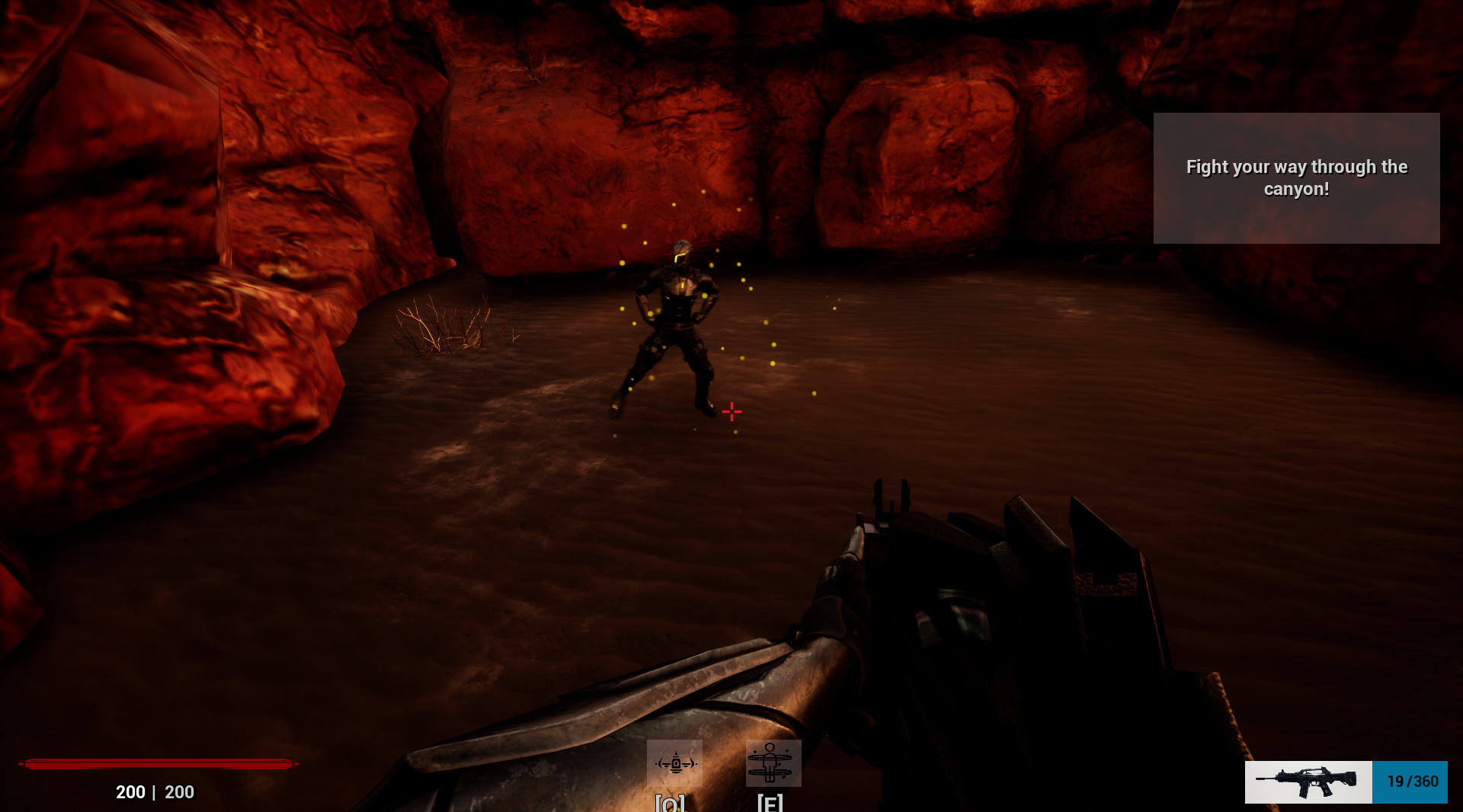The image size is (1463, 812).
Task: Select the assault rifle weapon icon
Action: tap(1308, 782)
